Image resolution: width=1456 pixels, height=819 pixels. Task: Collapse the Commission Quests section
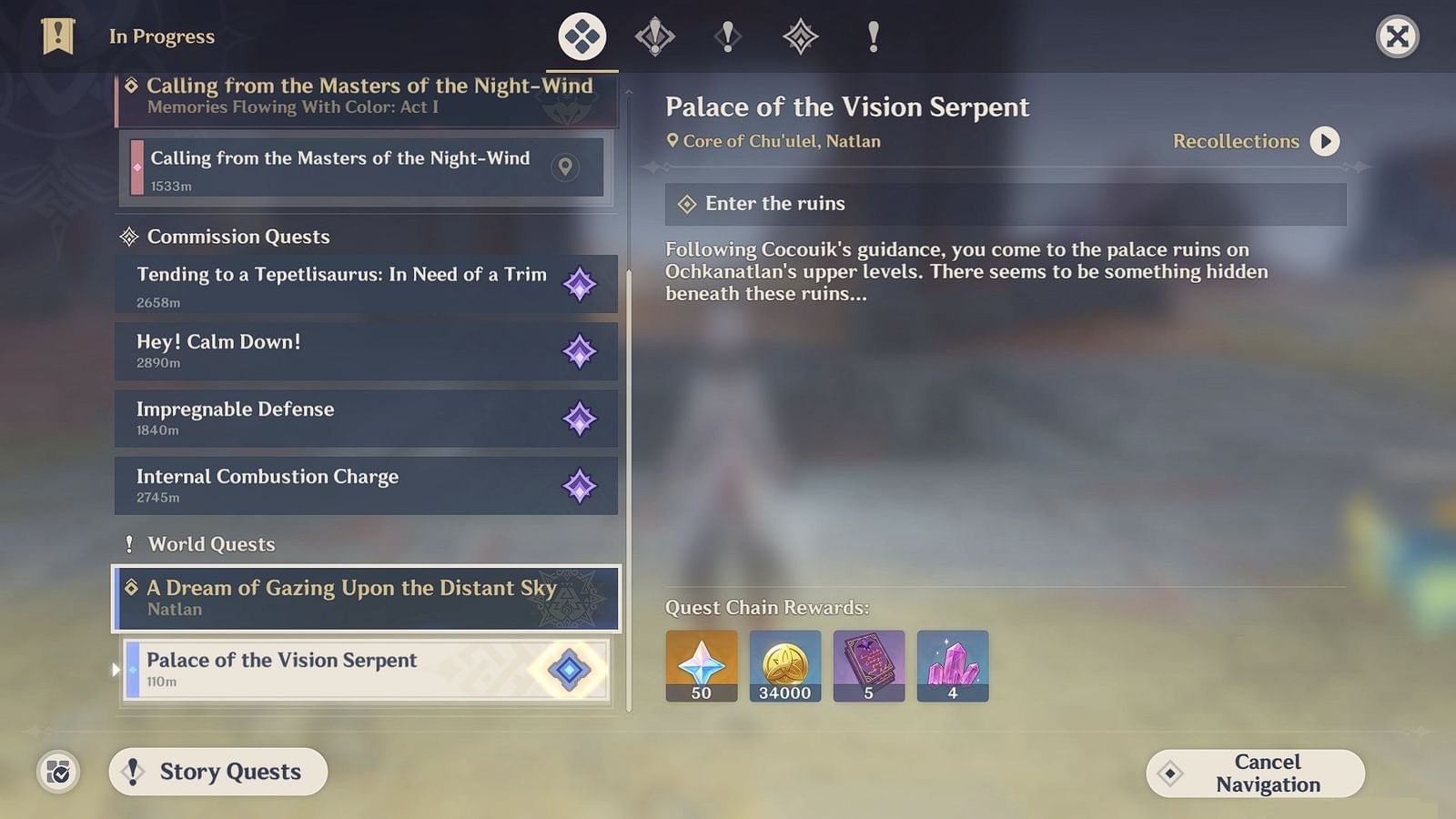click(238, 237)
